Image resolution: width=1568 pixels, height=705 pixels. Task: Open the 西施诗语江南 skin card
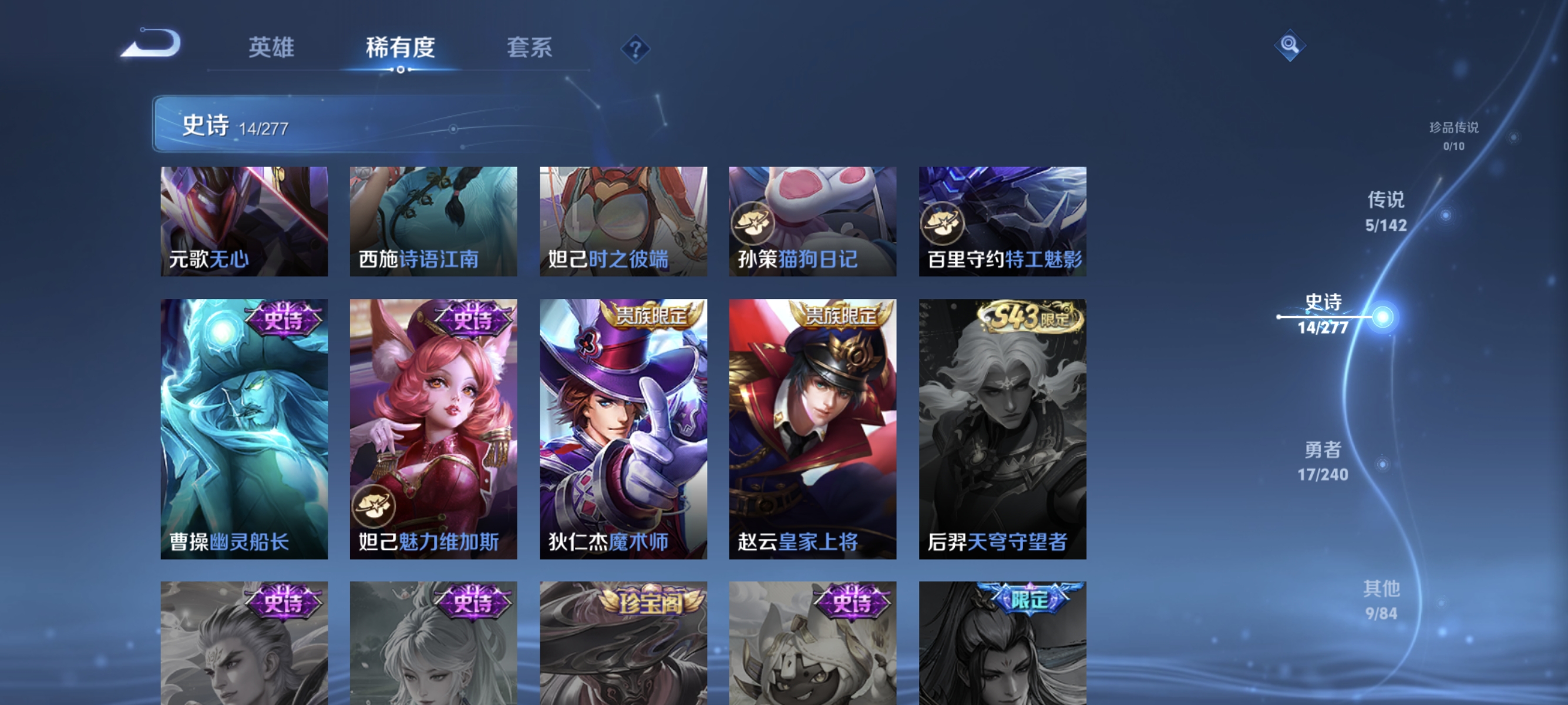(x=433, y=221)
